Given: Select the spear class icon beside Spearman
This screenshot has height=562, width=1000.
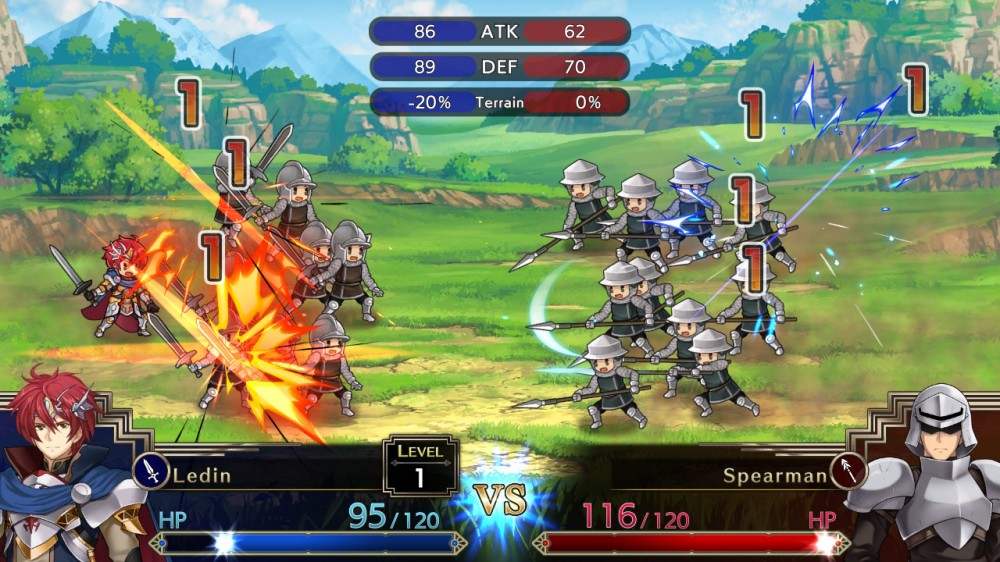Looking at the screenshot, I should [x=847, y=471].
